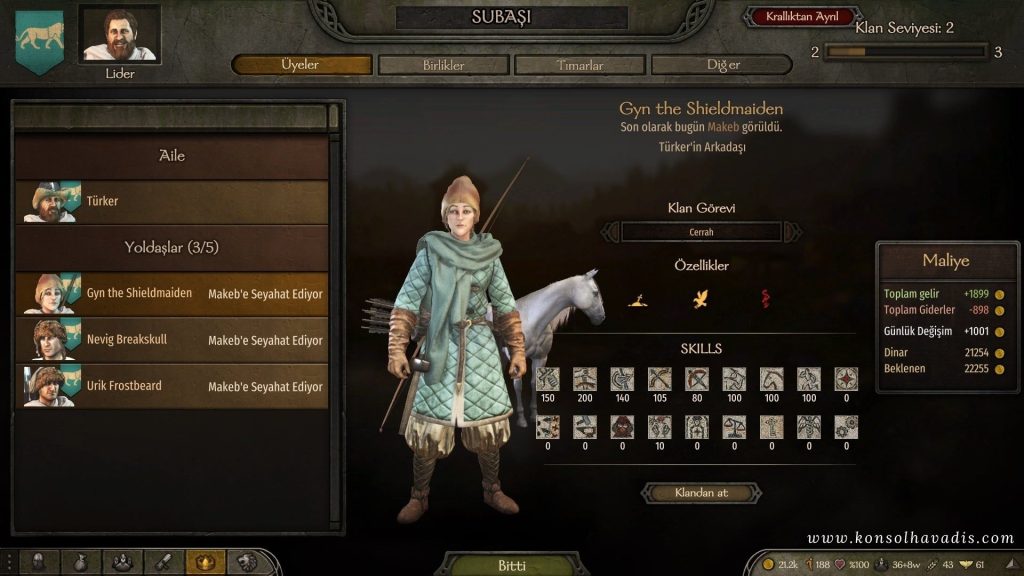1024x576 pixels.
Task: Open the inventory bag icon
Action: (x=81, y=562)
